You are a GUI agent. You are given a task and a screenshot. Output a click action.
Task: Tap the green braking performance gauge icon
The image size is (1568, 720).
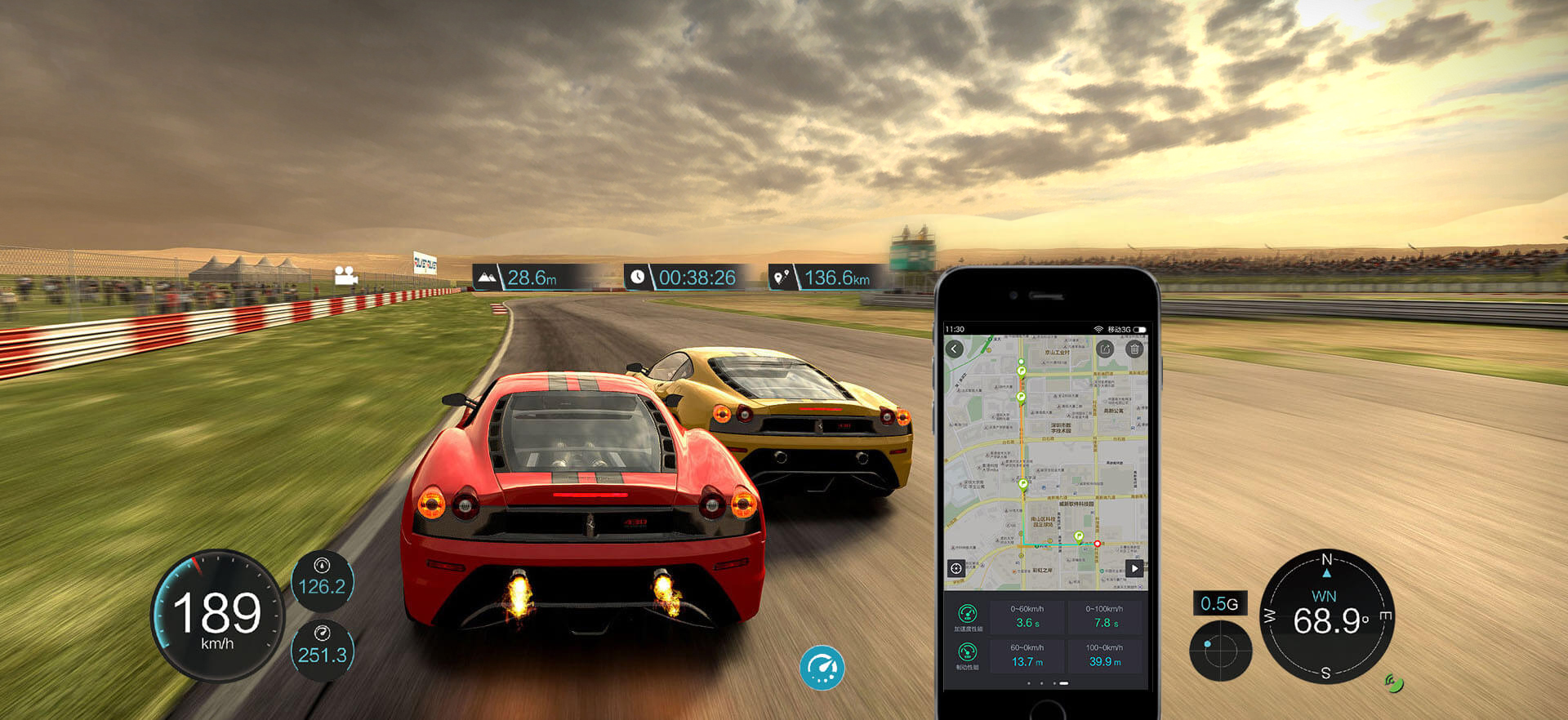pyautogui.click(x=967, y=652)
